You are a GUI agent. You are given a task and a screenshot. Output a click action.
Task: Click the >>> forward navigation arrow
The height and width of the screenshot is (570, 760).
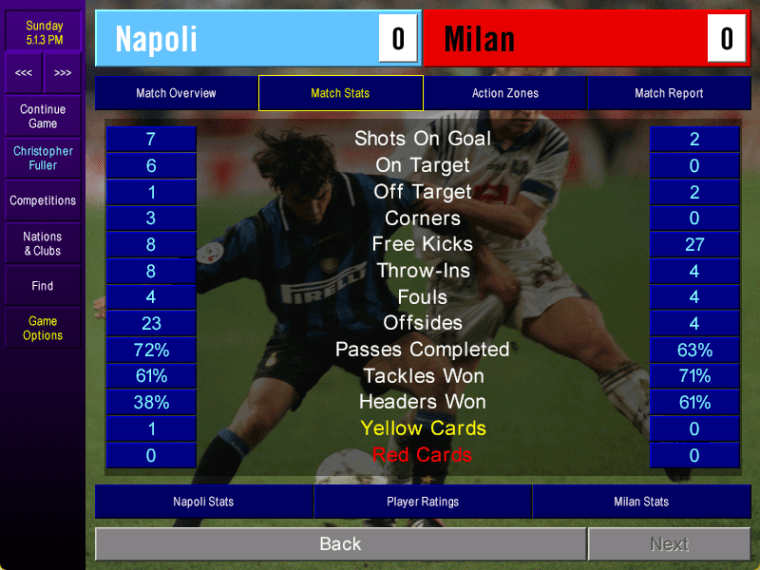coord(63,73)
